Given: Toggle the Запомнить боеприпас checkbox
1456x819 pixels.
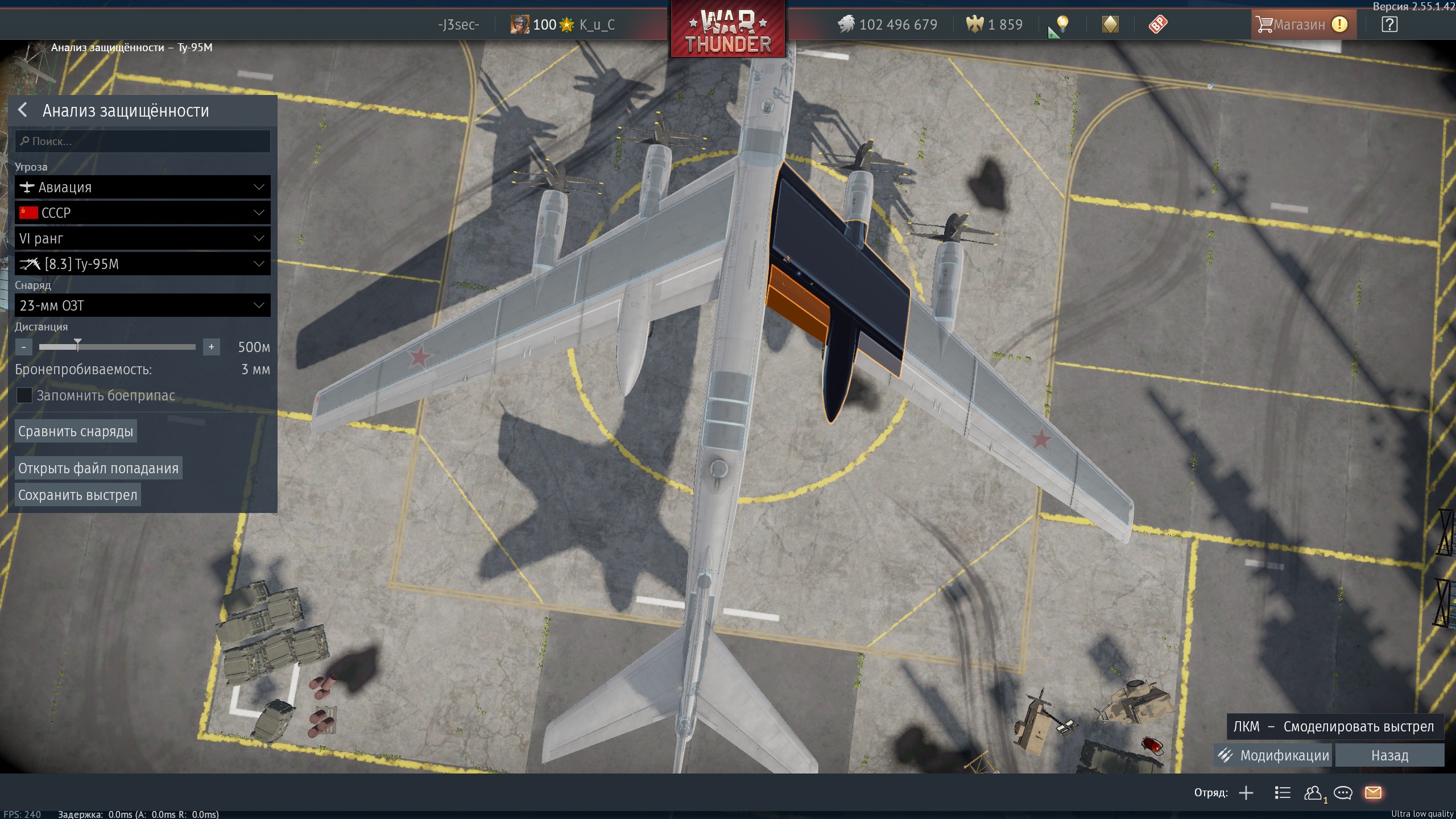Looking at the screenshot, I should pos(24,395).
